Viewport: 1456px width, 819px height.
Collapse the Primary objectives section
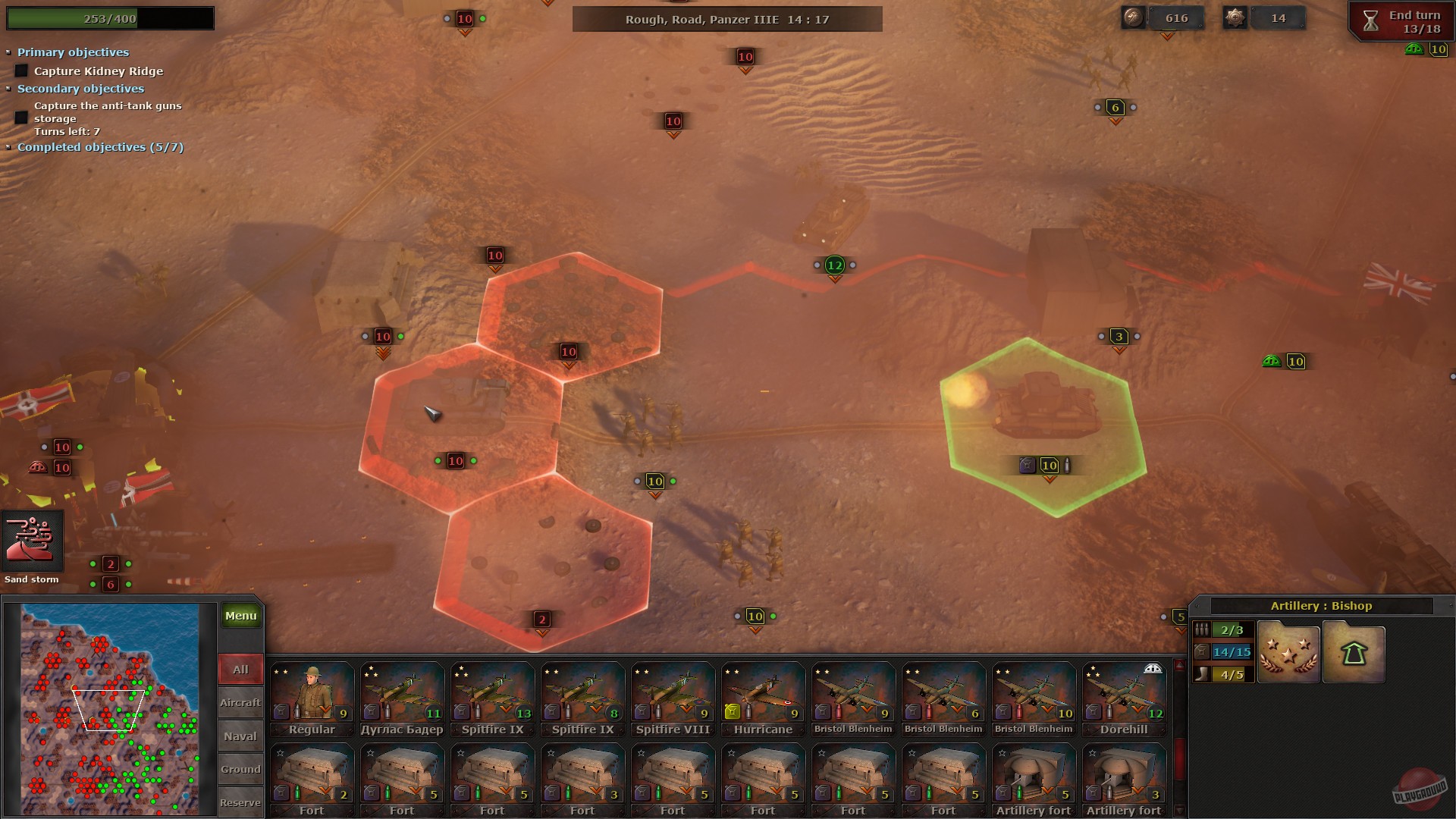[x=10, y=52]
